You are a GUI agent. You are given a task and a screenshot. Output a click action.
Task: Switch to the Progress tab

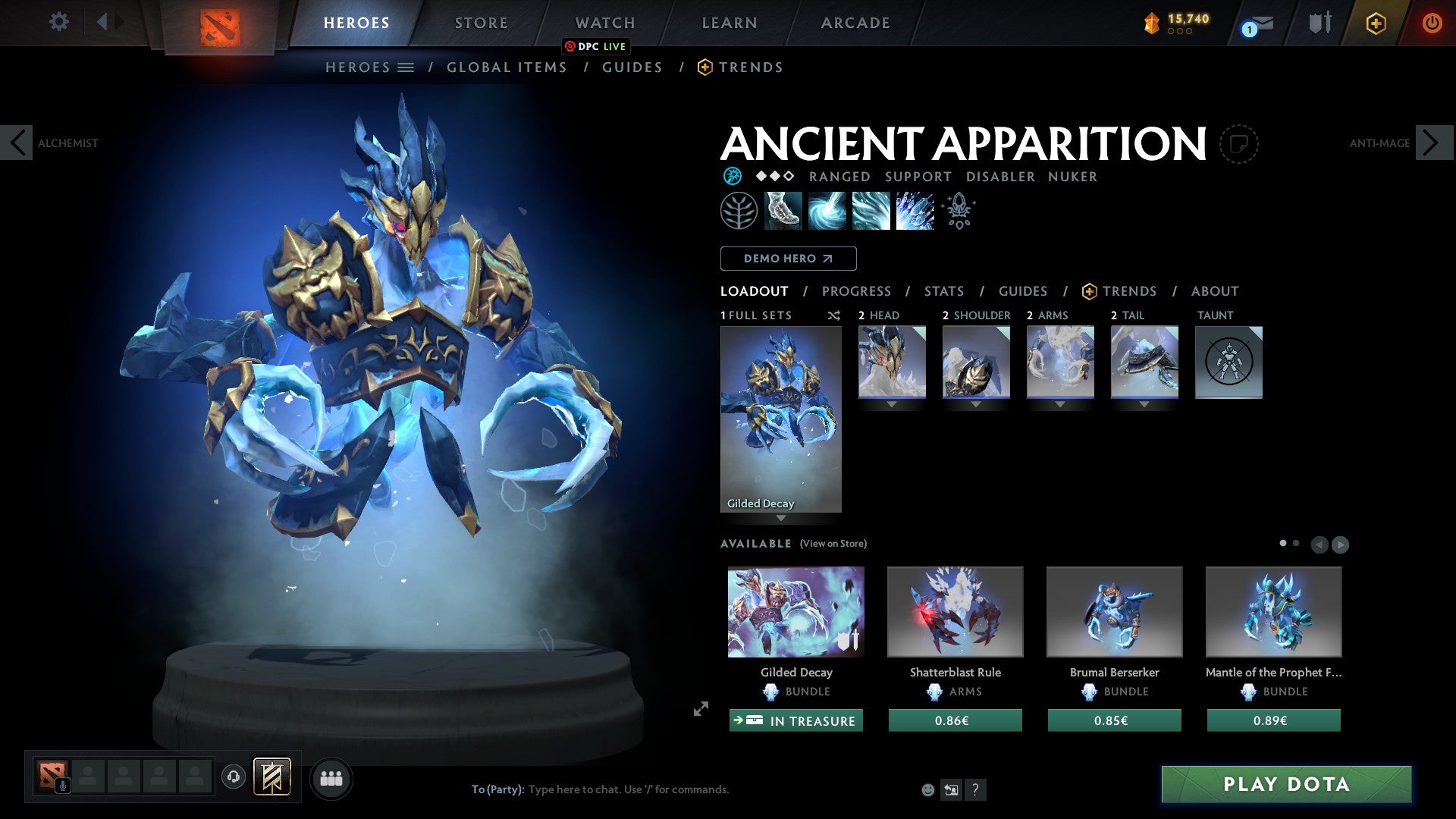857,291
